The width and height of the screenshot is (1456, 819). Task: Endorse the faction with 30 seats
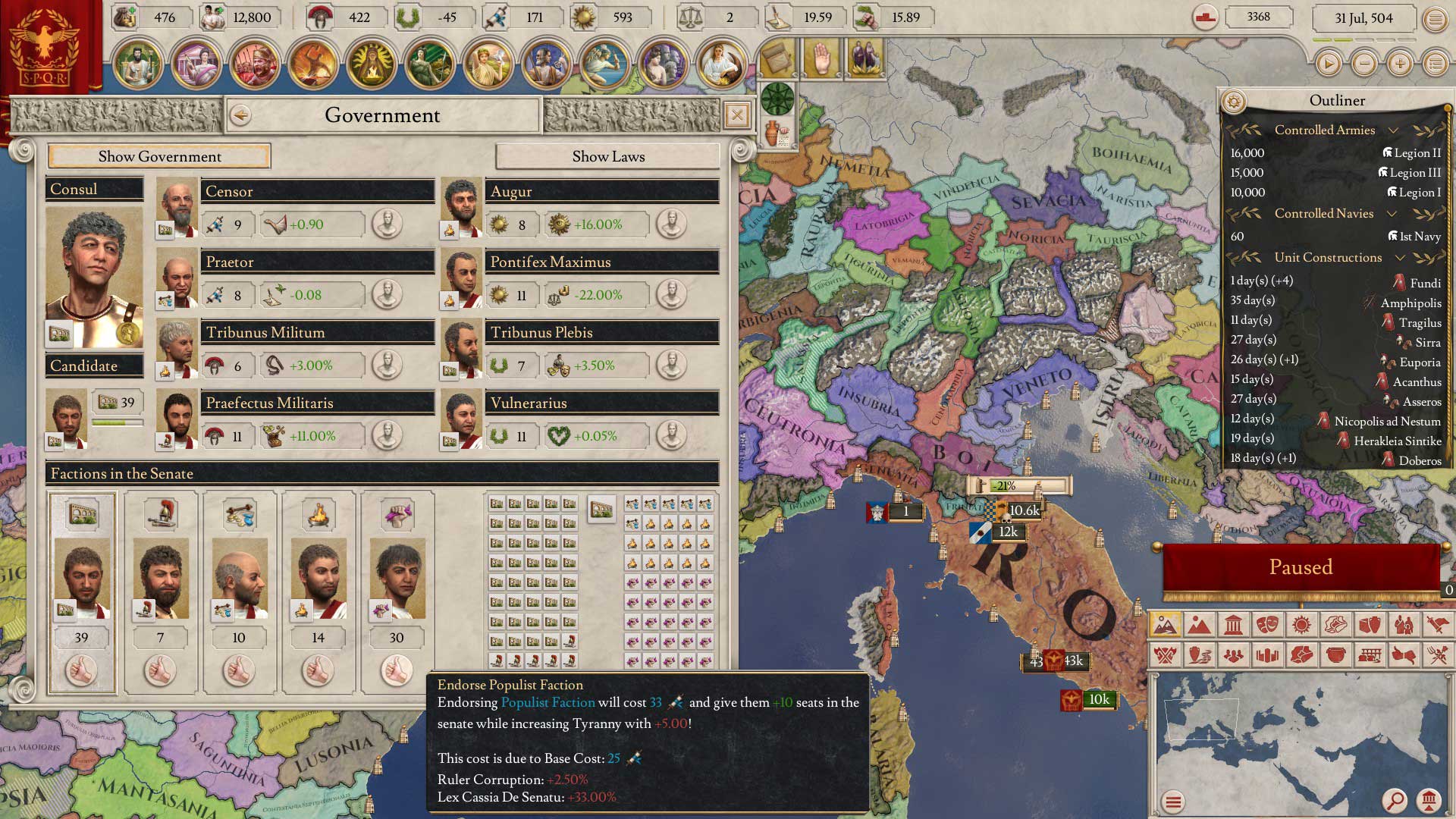pyautogui.click(x=397, y=670)
